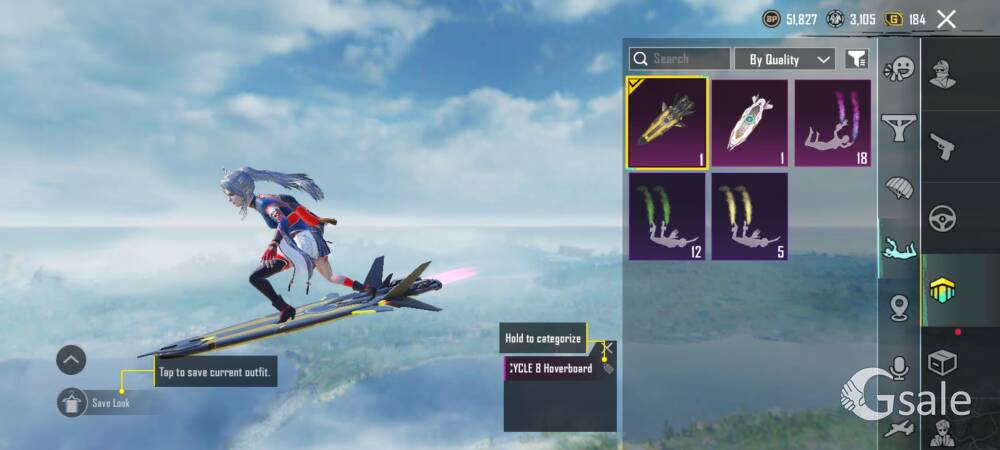Expand the up-arrow circle button
1000x450 pixels.
click(71, 359)
